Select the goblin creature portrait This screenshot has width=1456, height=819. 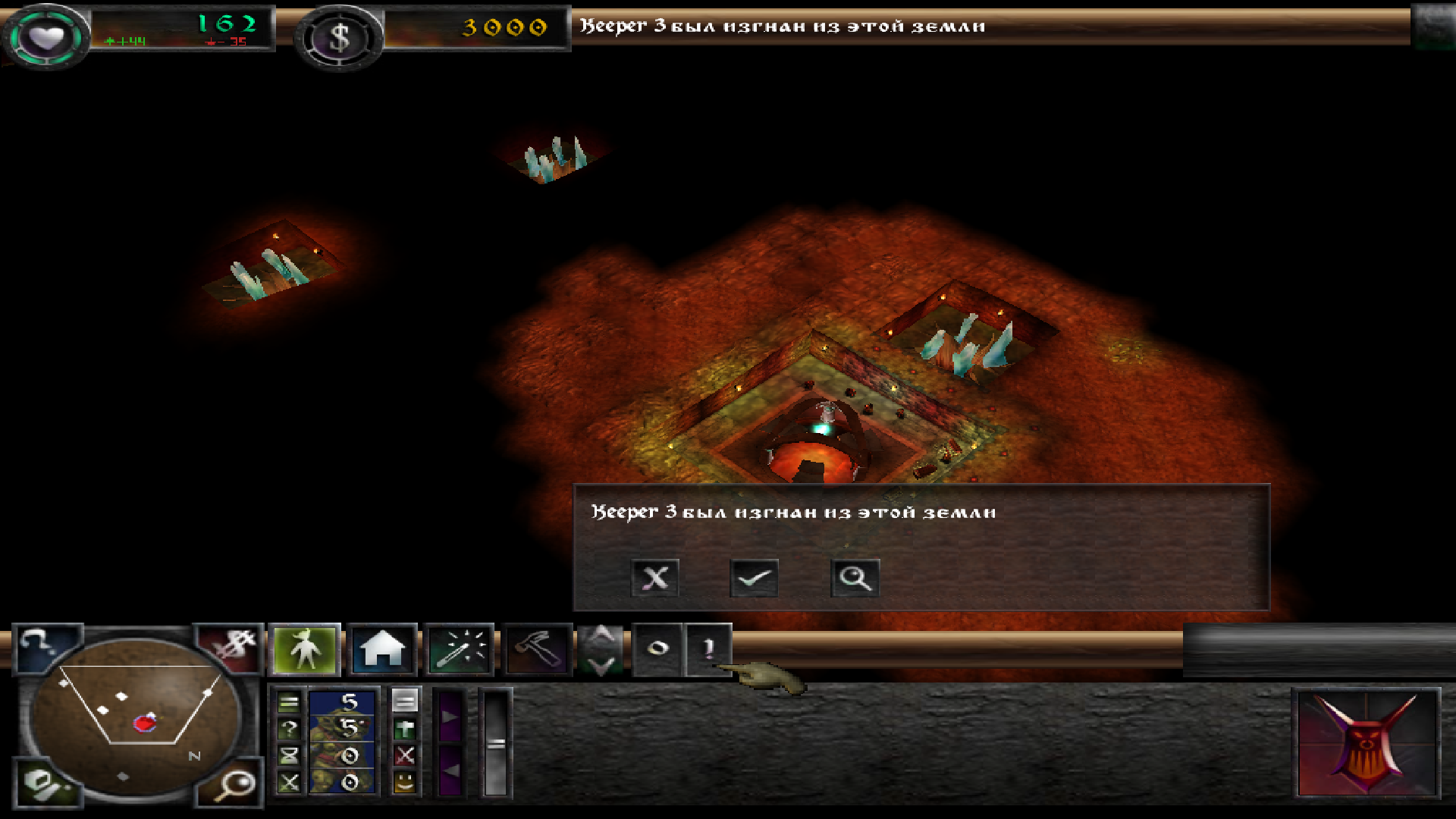click(342, 742)
